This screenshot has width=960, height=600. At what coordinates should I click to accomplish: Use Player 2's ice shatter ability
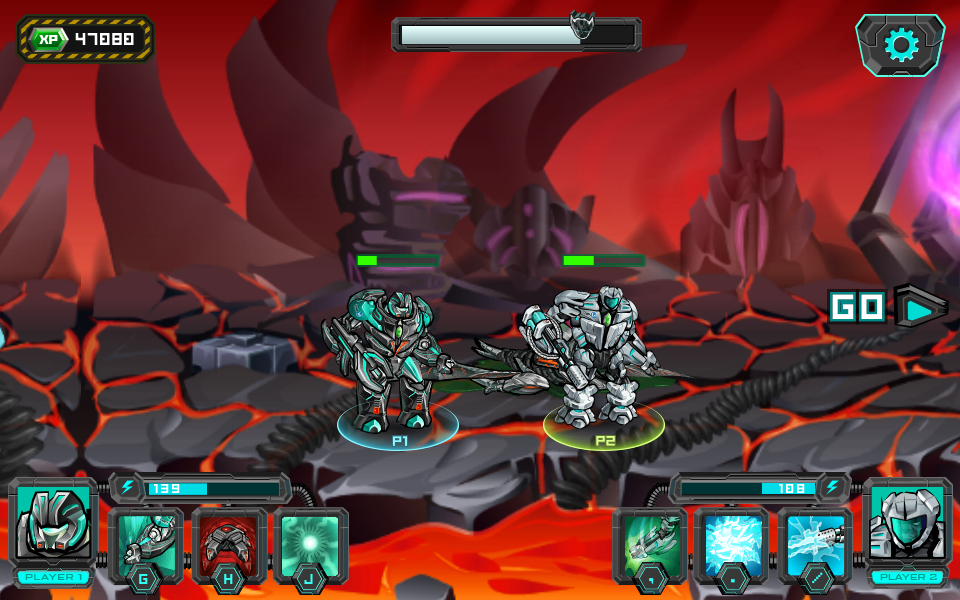(x=732, y=543)
